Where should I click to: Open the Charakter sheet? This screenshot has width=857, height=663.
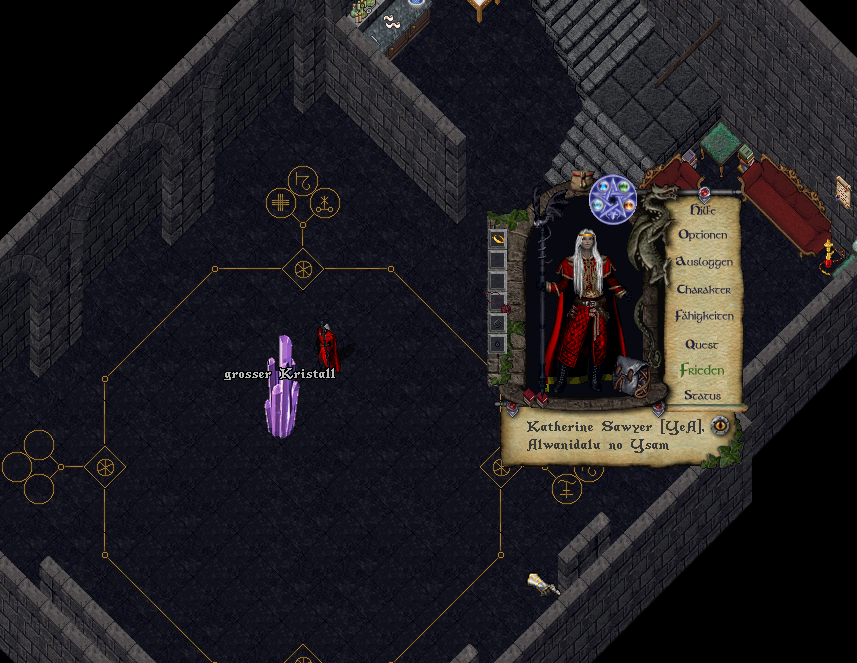point(703,289)
